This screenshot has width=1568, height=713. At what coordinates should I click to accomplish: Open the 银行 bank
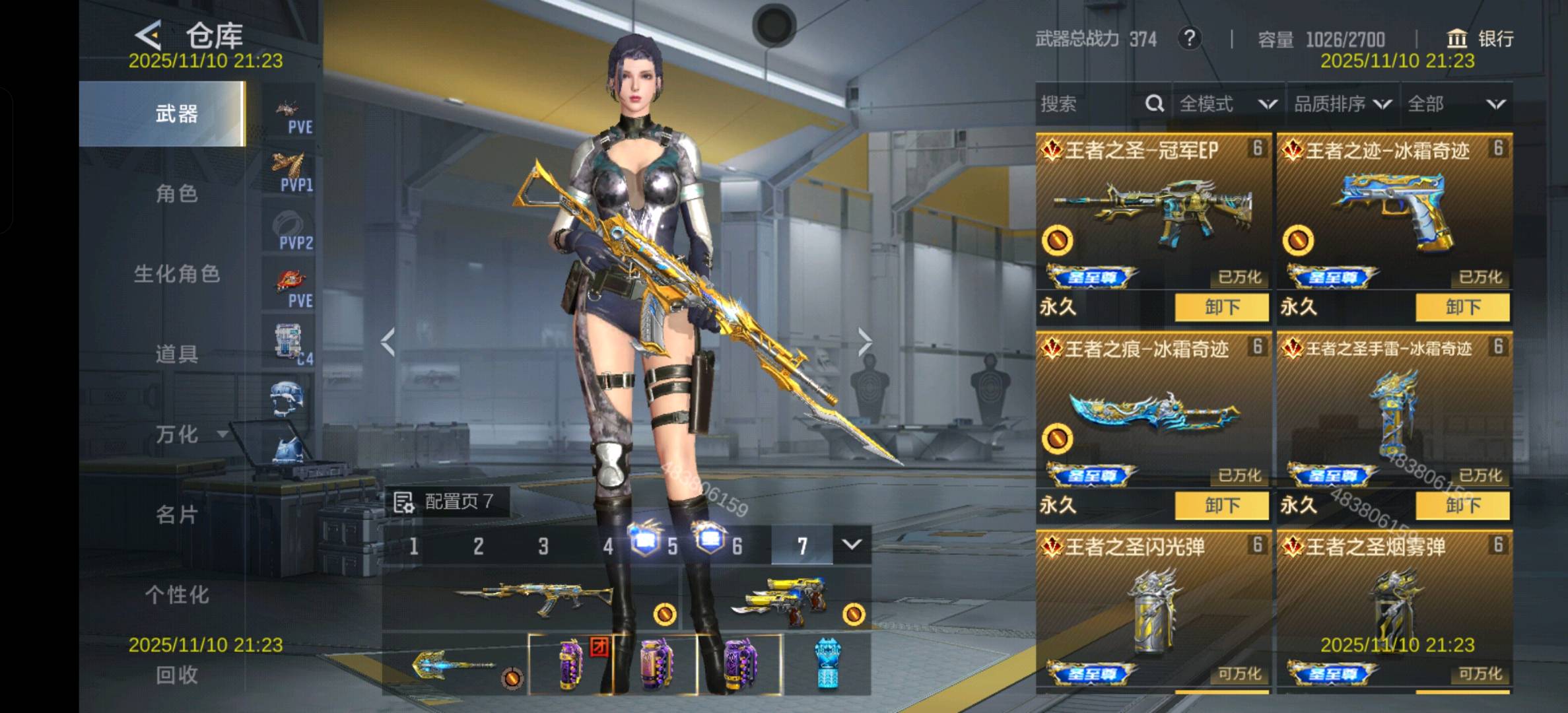(x=1480, y=38)
